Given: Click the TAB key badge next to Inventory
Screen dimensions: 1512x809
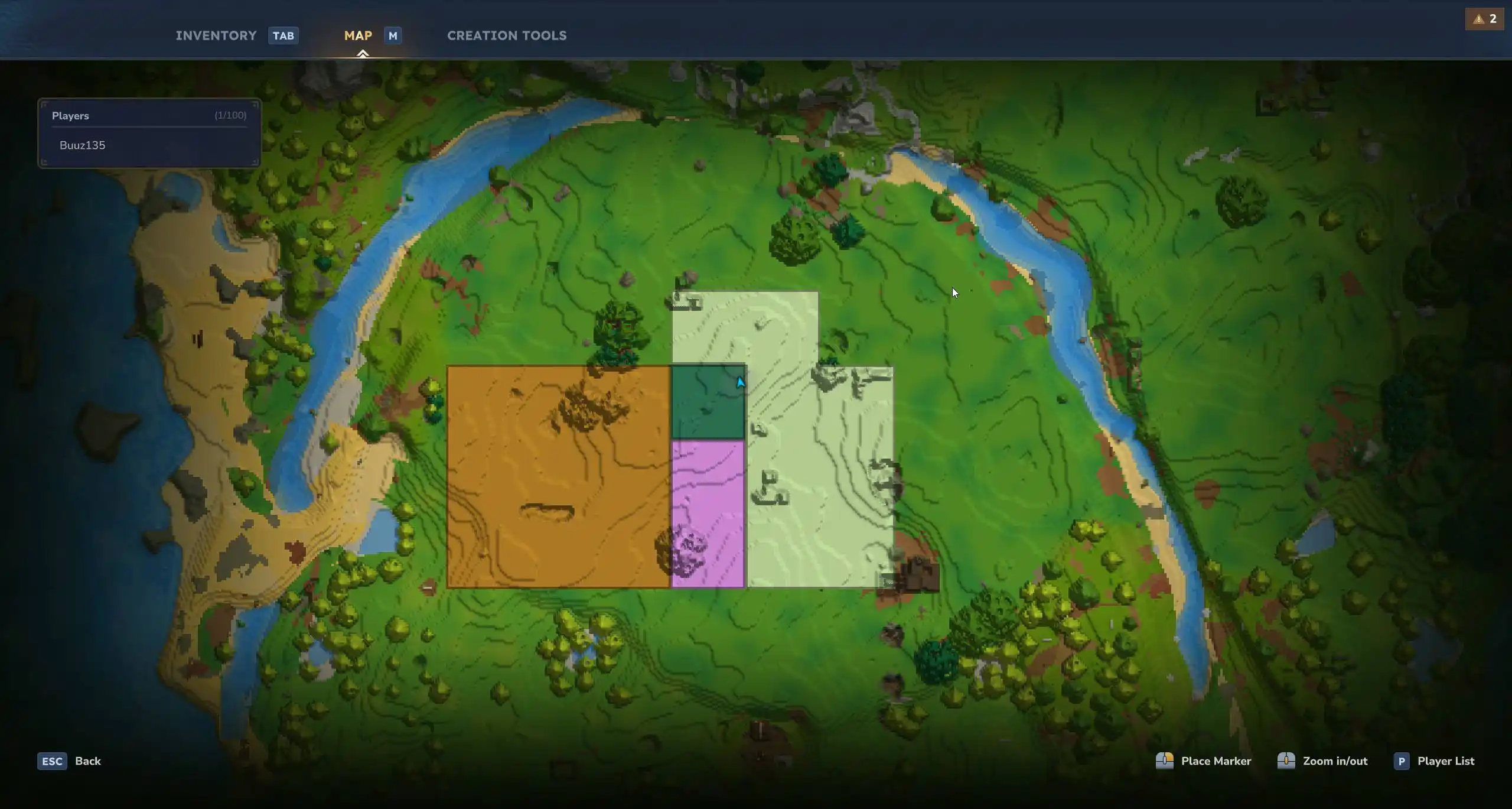Looking at the screenshot, I should click(x=282, y=35).
